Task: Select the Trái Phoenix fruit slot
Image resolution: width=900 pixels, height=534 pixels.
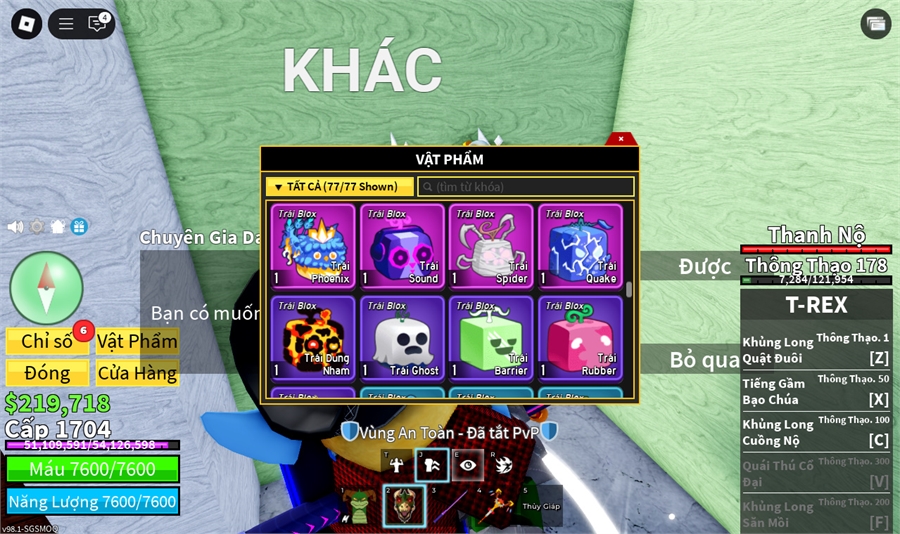Action: [x=313, y=246]
